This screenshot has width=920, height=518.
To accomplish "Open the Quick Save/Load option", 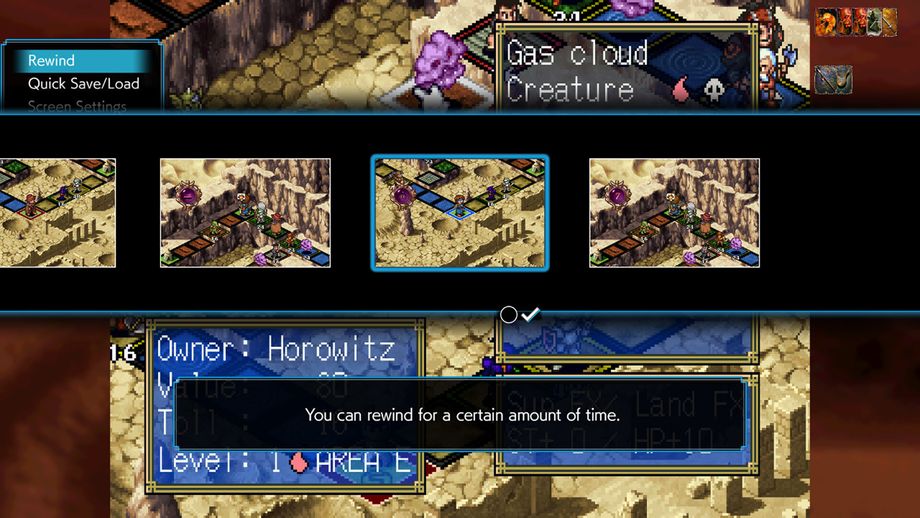I will pos(83,84).
